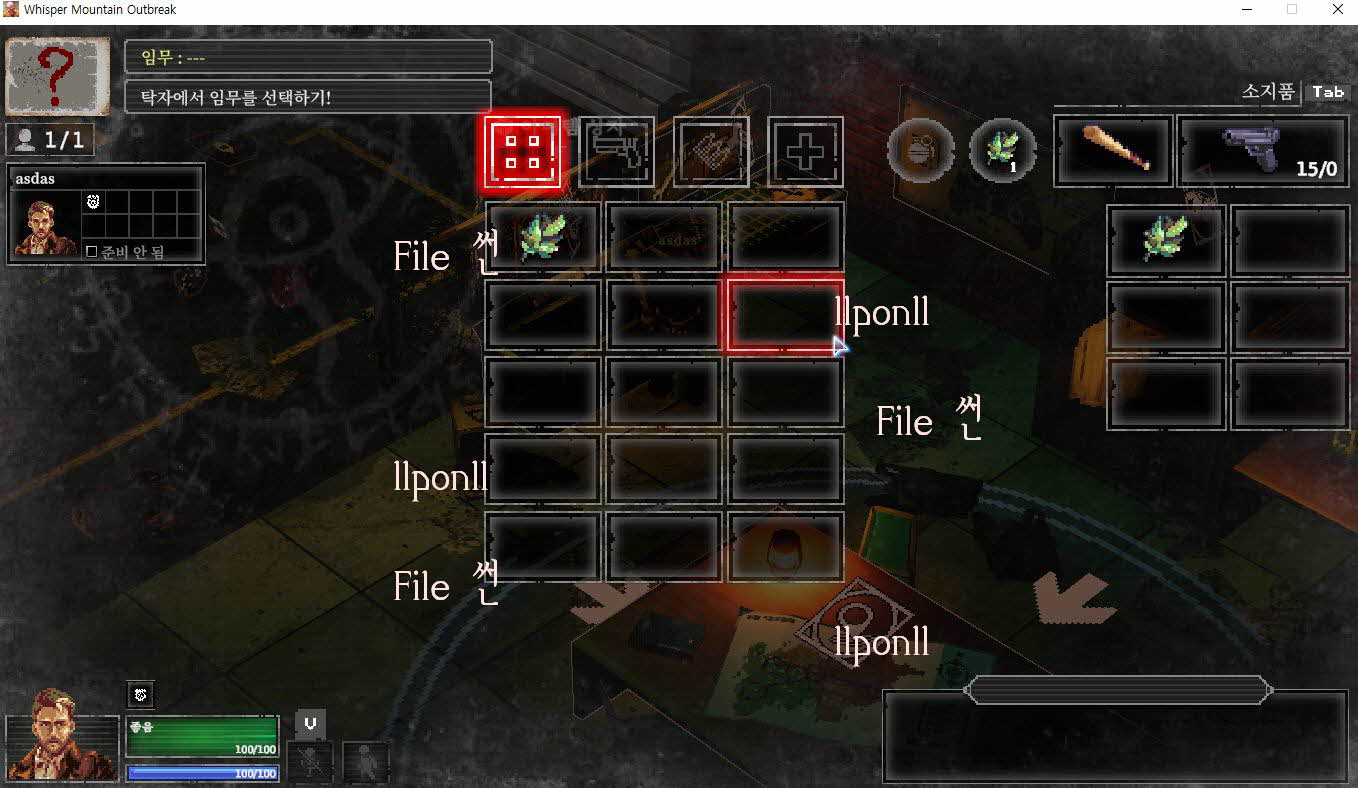Toggle the 준비 안 됨 ready checkbox

point(92,252)
